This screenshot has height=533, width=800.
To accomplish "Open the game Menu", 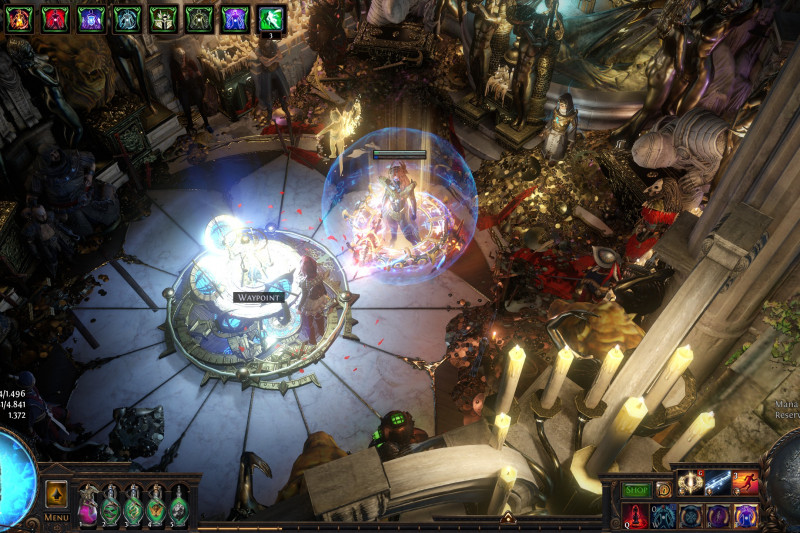I will (x=57, y=517).
